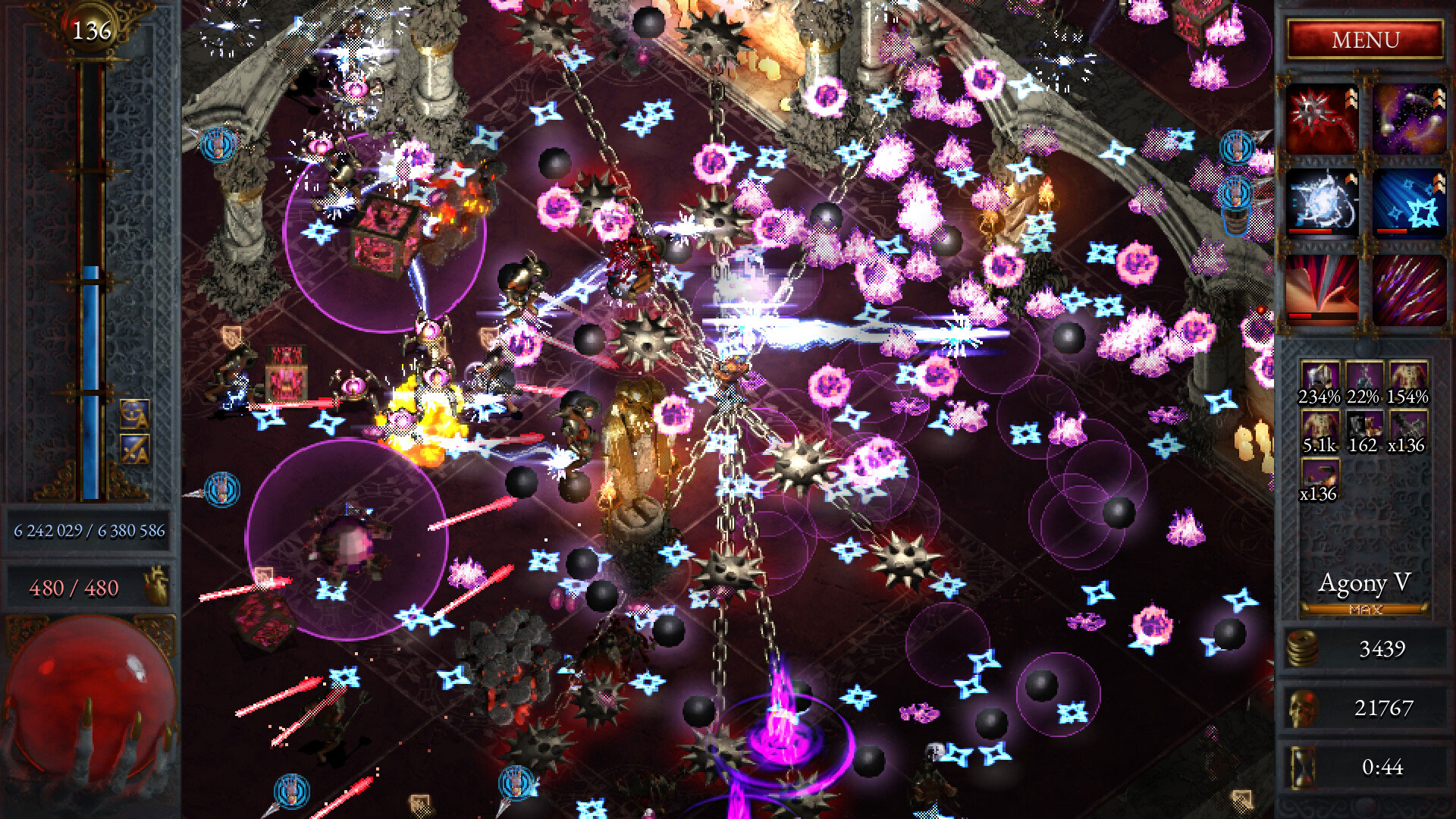The image size is (1456, 819).
Task: Select the skull kill counter icon
Action: point(1301,707)
